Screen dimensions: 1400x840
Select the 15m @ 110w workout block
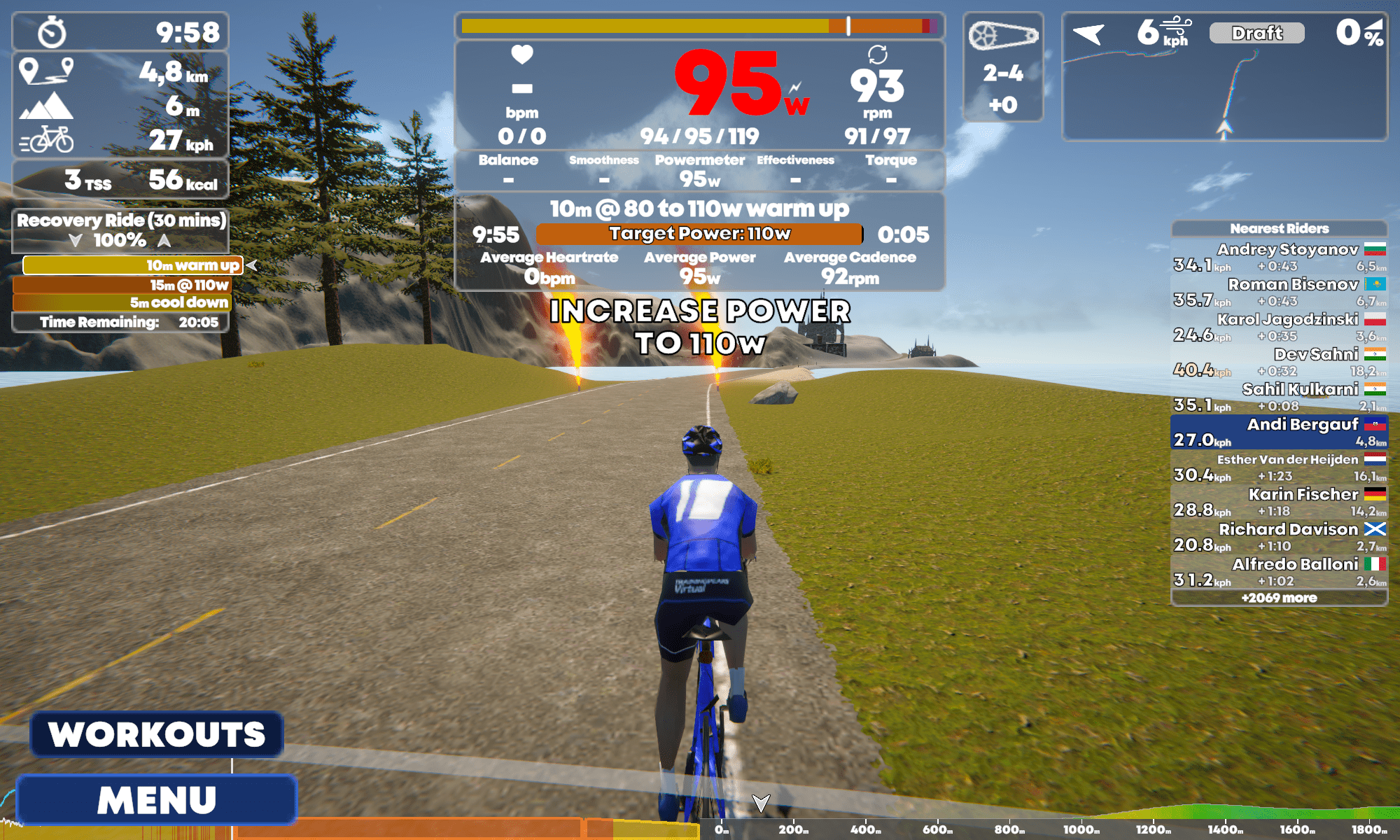click(x=122, y=285)
